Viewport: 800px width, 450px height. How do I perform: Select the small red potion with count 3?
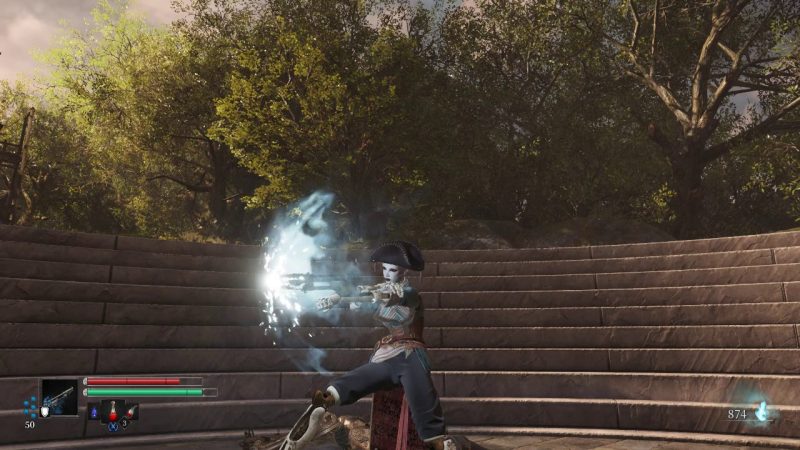coord(131,412)
